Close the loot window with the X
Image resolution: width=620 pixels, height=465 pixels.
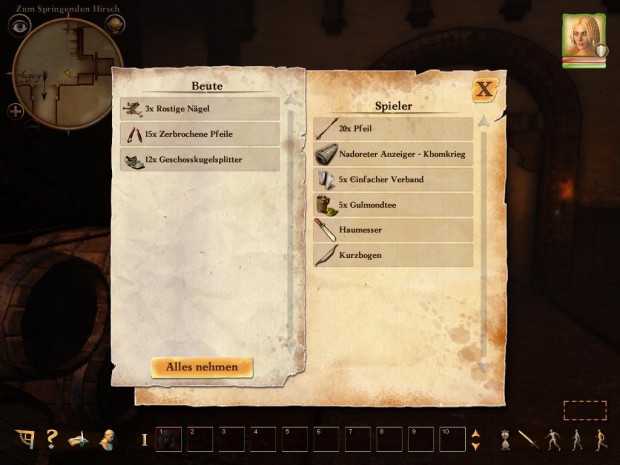tap(485, 89)
